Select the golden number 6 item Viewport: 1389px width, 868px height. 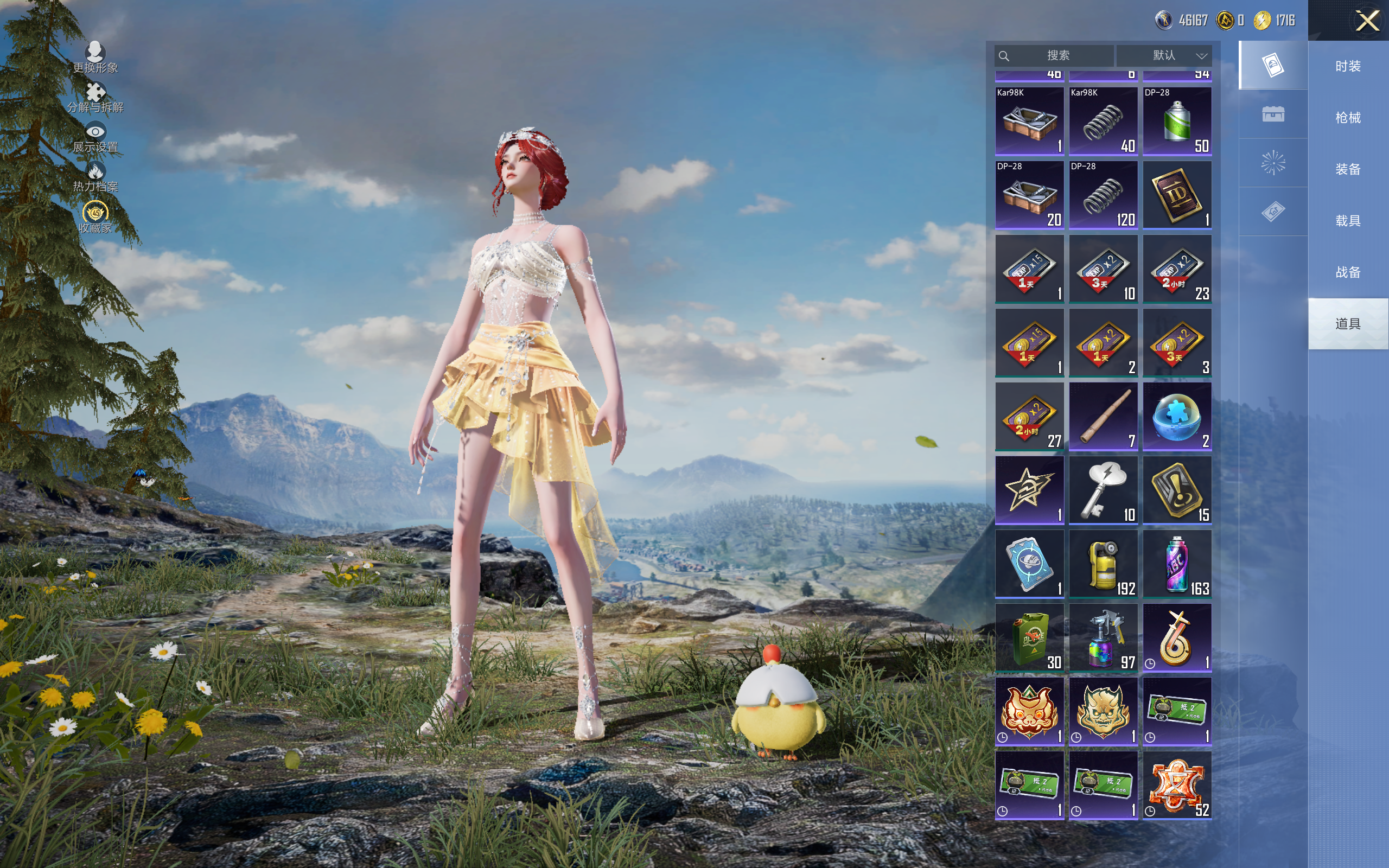click(x=1177, y=638)
